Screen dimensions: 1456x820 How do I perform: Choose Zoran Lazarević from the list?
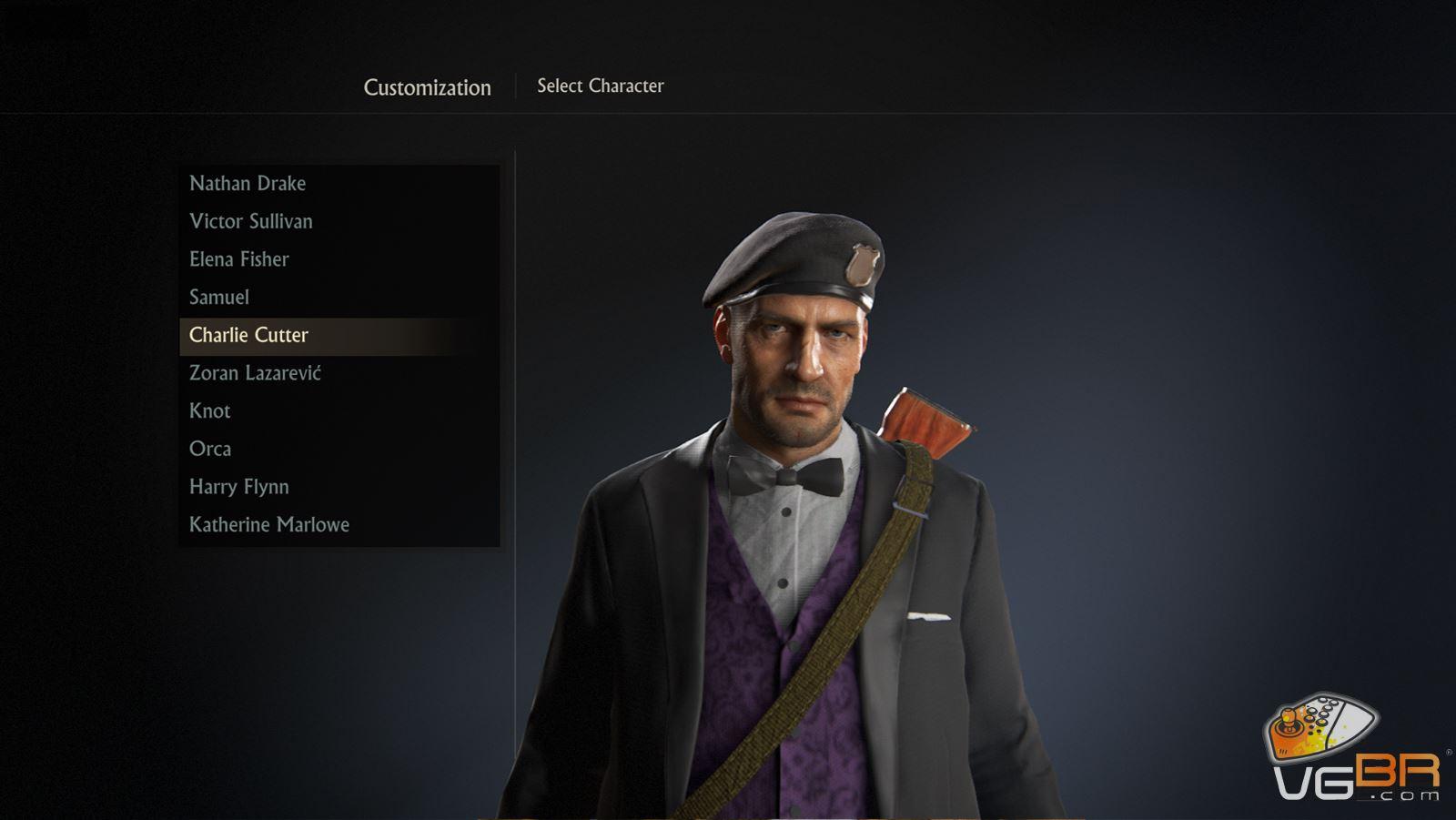[x=255, y=373]
